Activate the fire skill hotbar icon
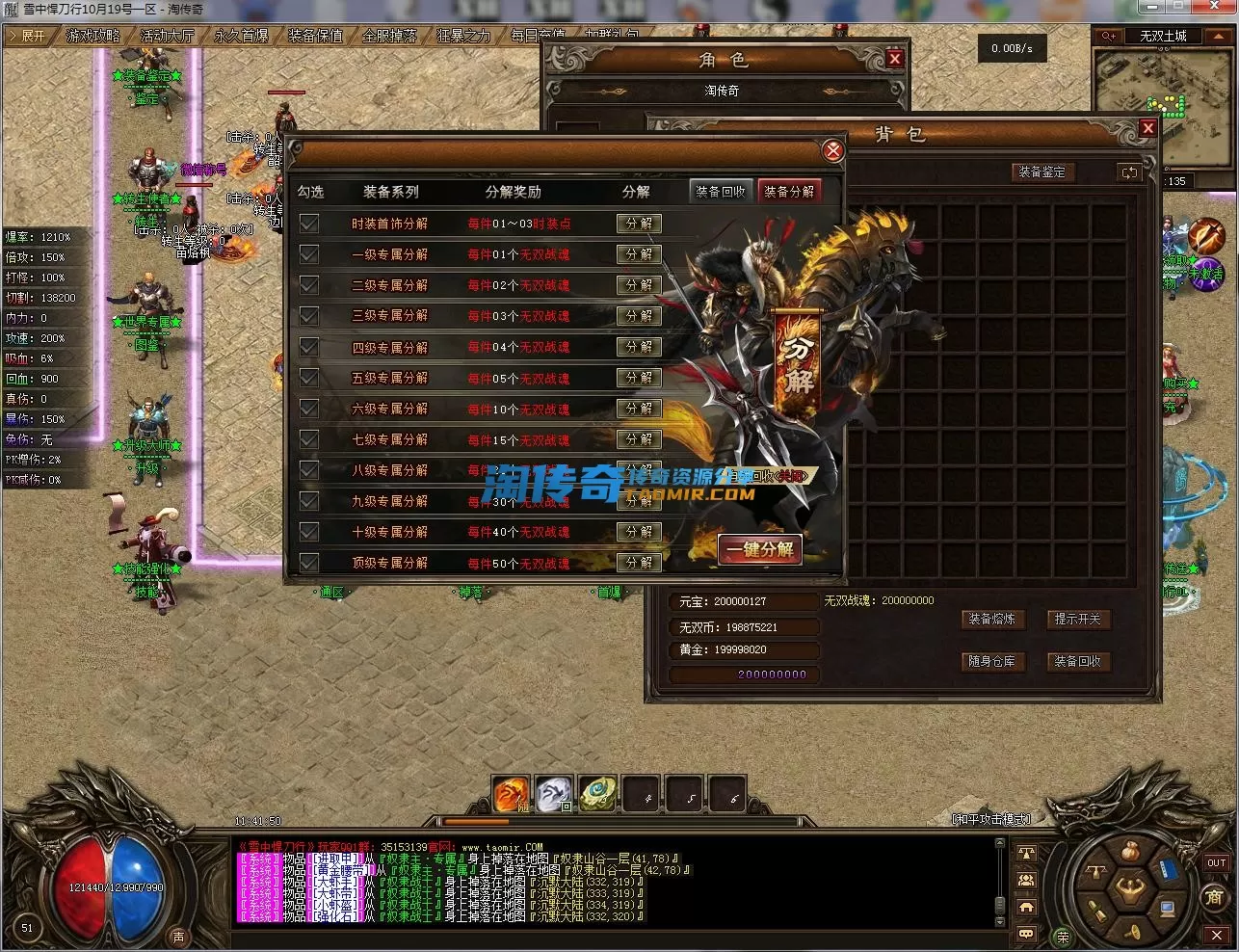The image size is (1239, 952). coord(511,794)
